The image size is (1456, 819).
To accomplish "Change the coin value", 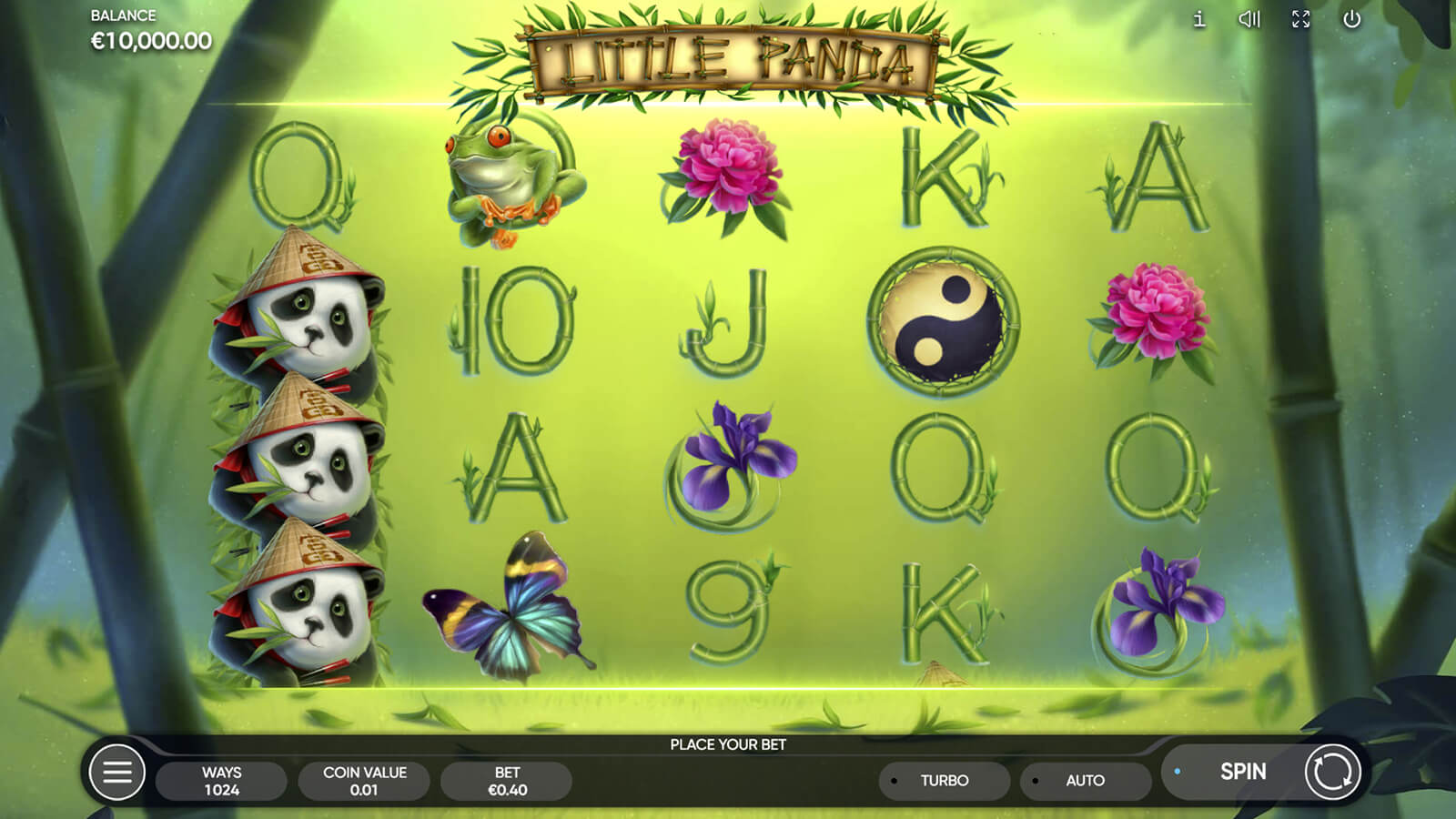I will [x=364, y=781].
